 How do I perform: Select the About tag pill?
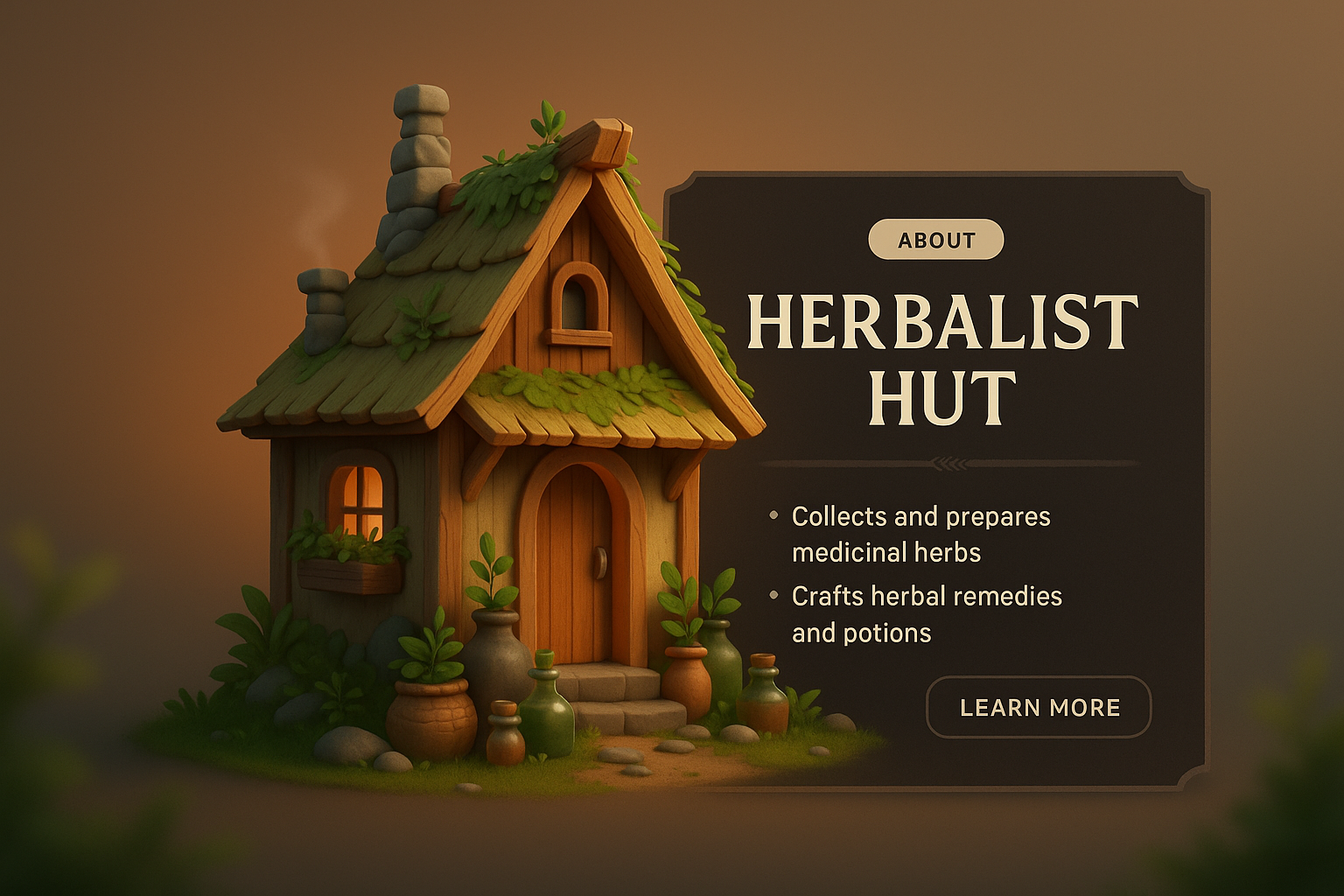pos(935,240)
